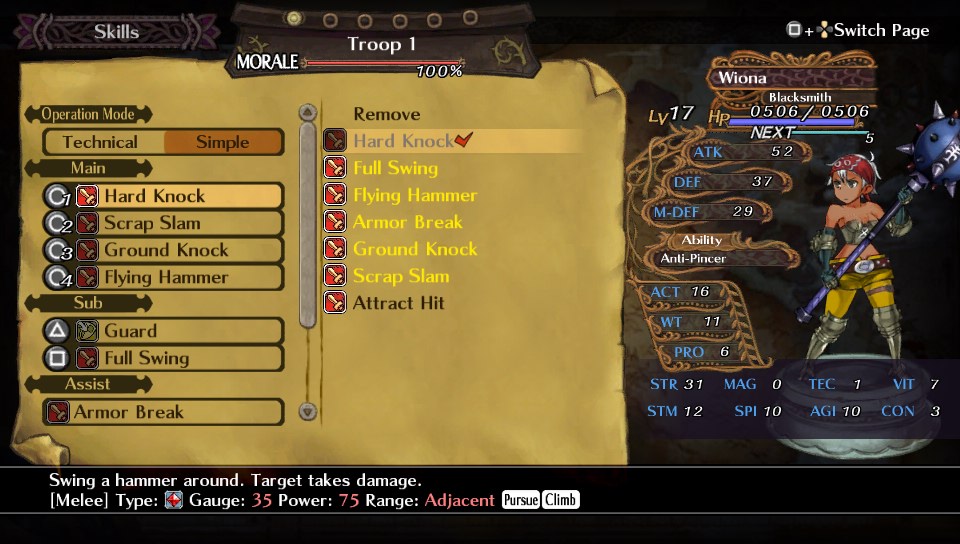The width and height of the screenshot is (960, 544).
Task: Switch operation mode to Technical
Action: [100, 142]
